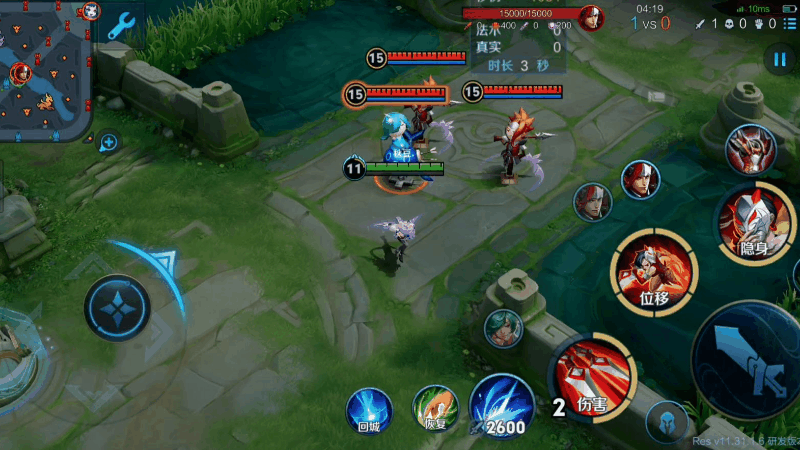800x450 pixels.
Task: Tap the blue helmet icon near attack button
Action: tap(667, 421)
